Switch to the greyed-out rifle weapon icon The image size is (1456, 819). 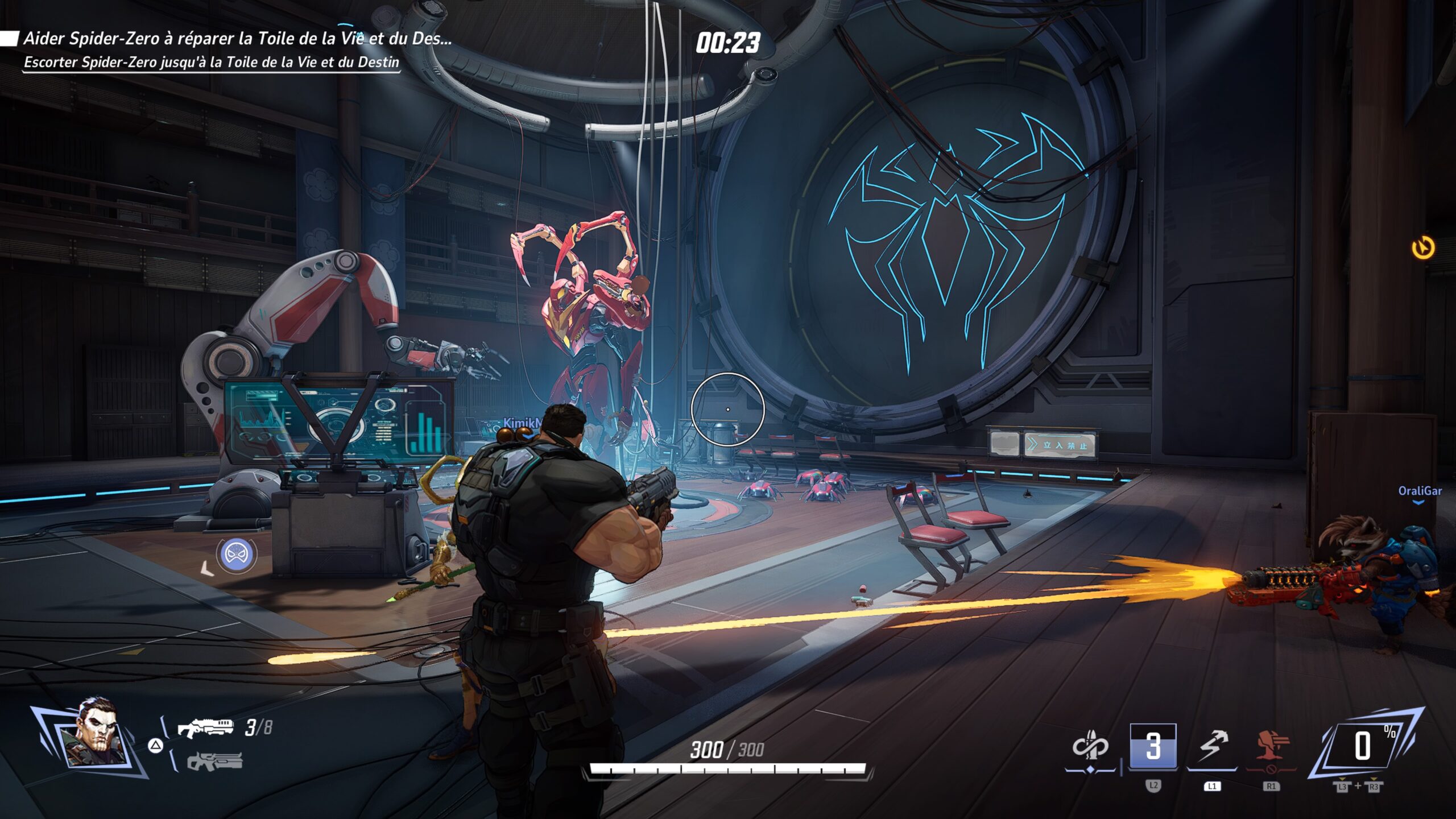click(214, 762)
